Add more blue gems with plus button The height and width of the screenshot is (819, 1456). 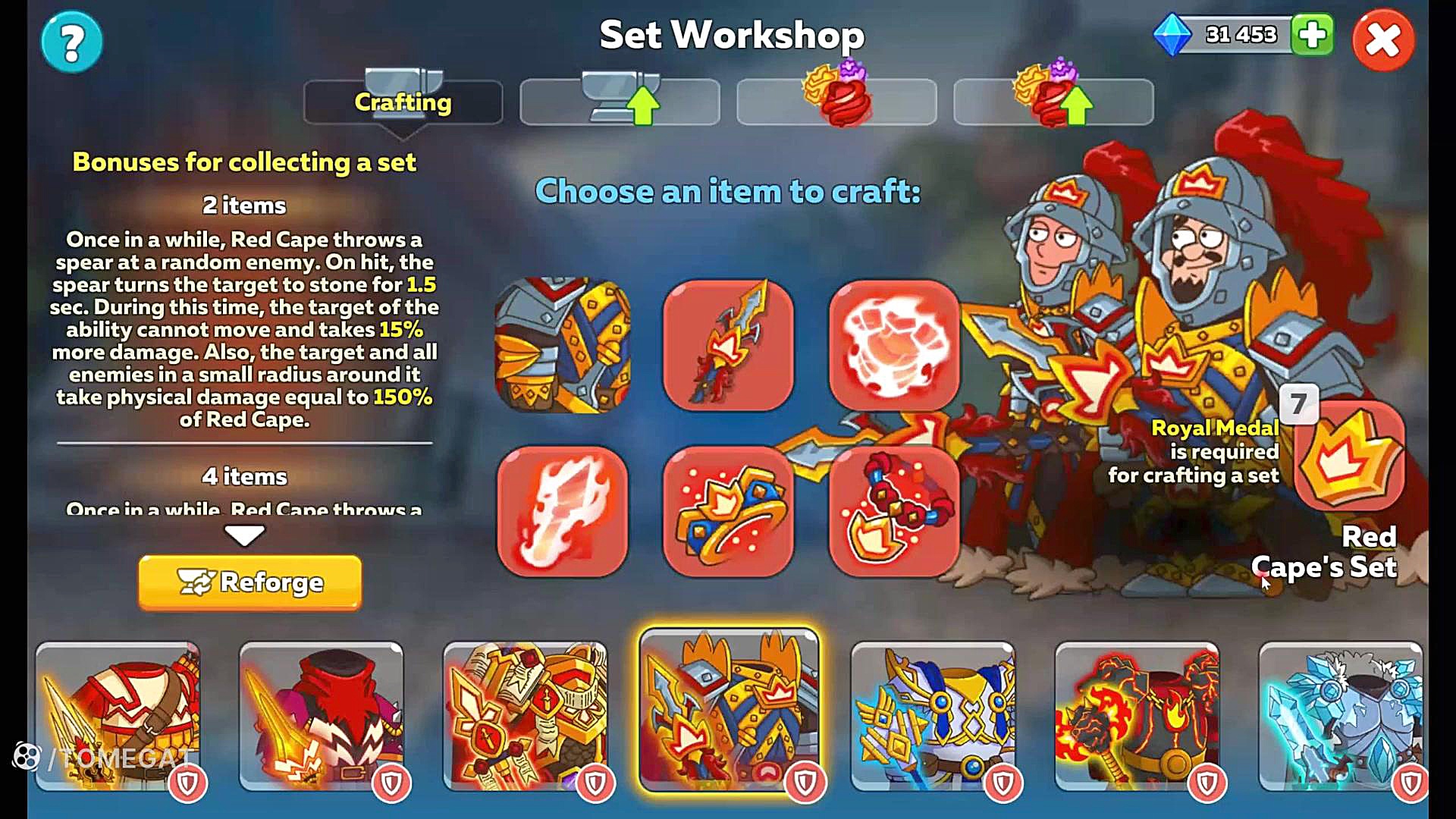(x=1312, y=35)
